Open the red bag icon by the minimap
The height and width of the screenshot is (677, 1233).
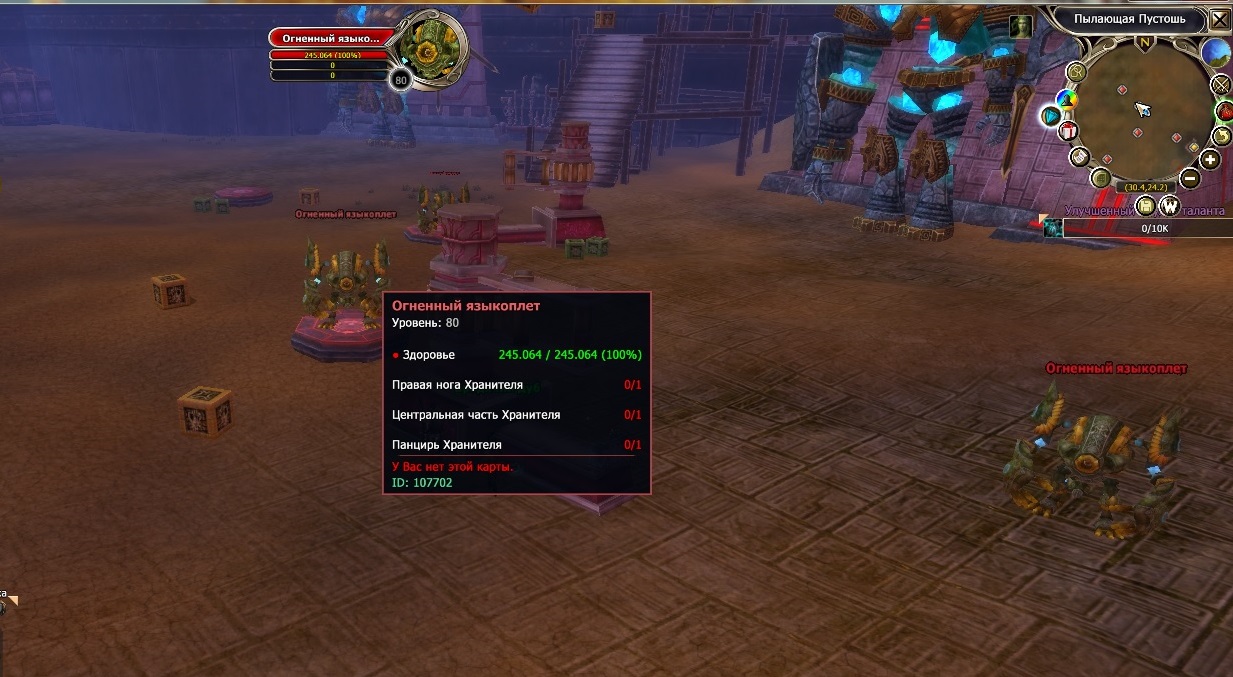click(1224, 111)
